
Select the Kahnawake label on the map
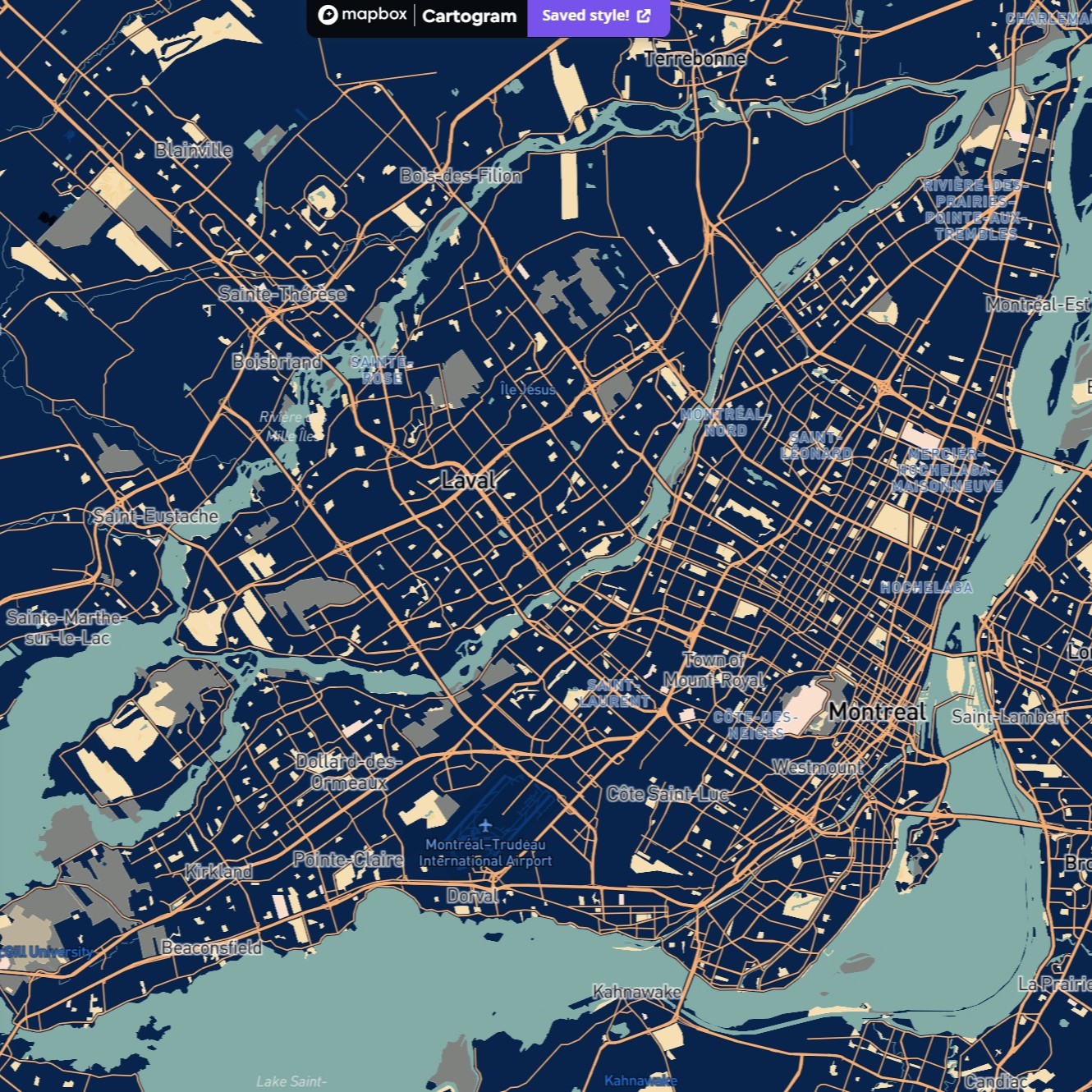pos(637,992)
